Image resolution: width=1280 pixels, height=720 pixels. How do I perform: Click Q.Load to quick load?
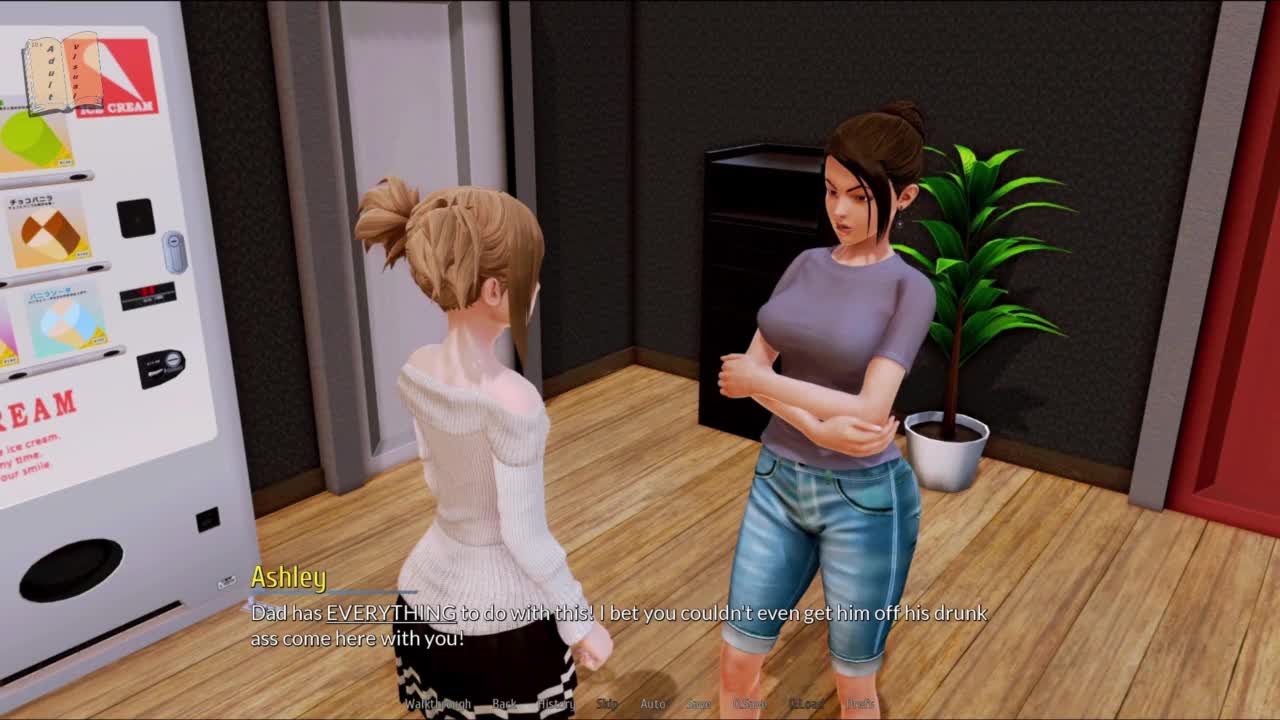[x=806, y=704]
